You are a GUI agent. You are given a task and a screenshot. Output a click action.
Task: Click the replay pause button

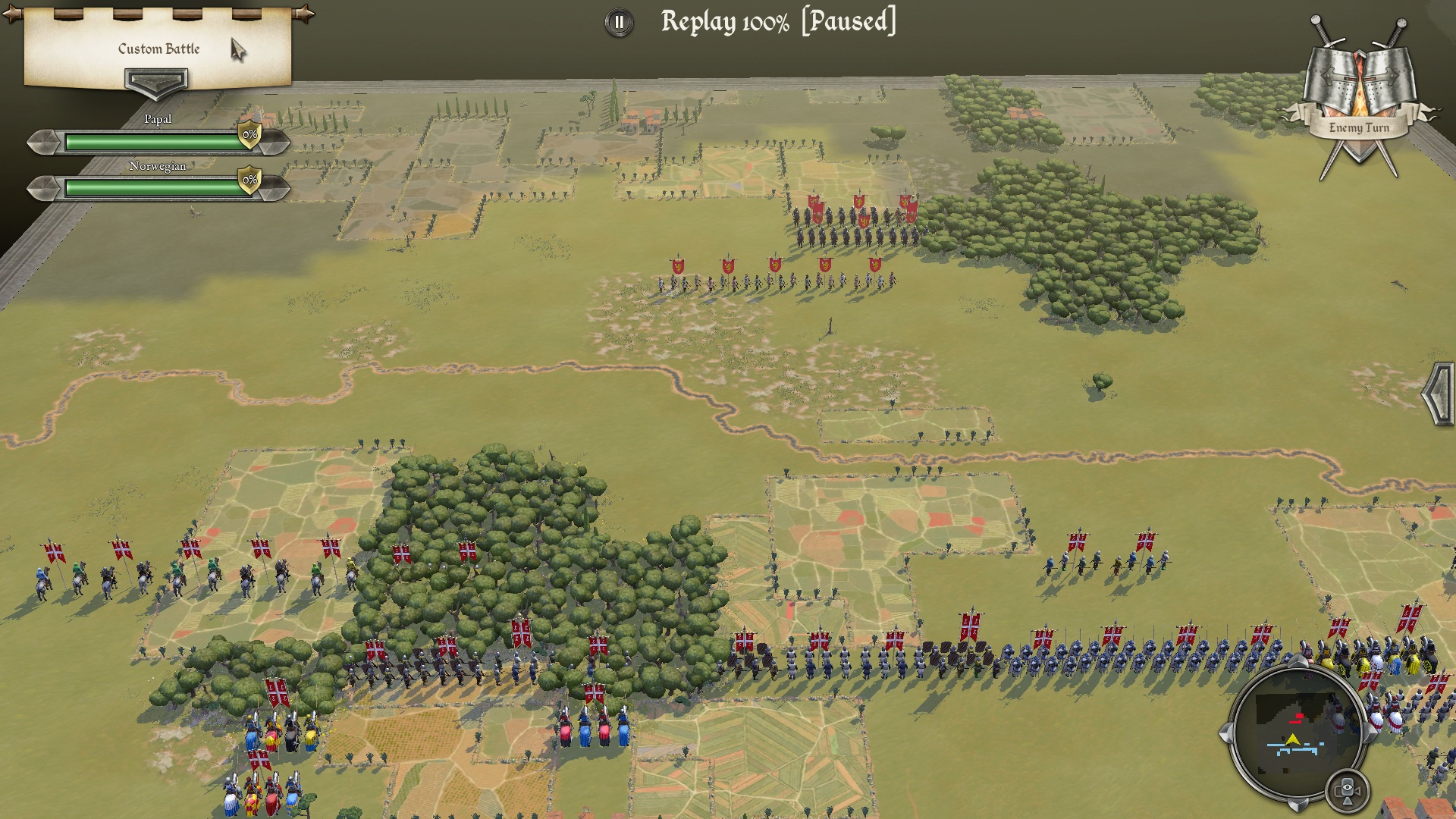pos(619,23)
